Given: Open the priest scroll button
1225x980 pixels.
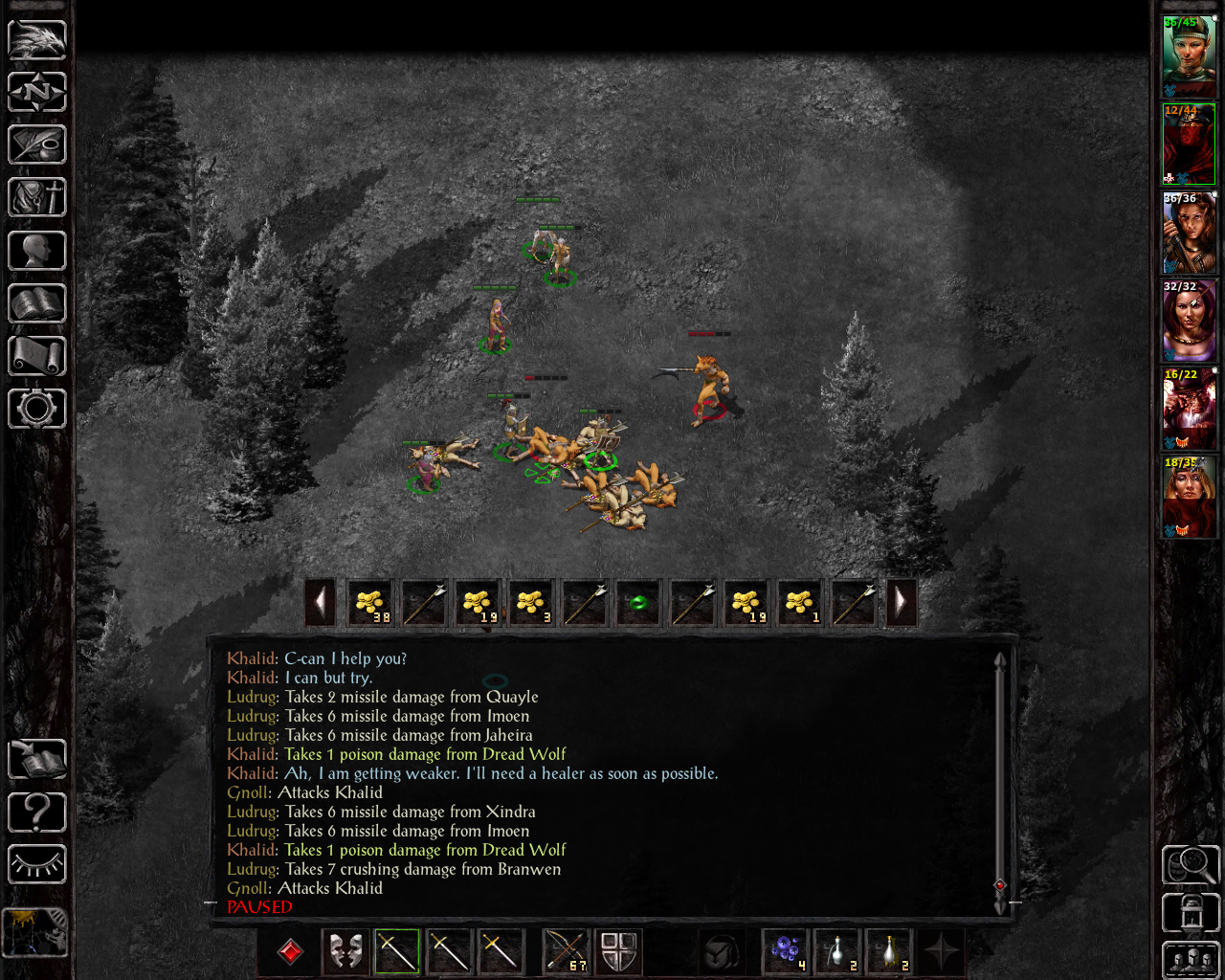Looking at the screenshot, I should (37, 356).
